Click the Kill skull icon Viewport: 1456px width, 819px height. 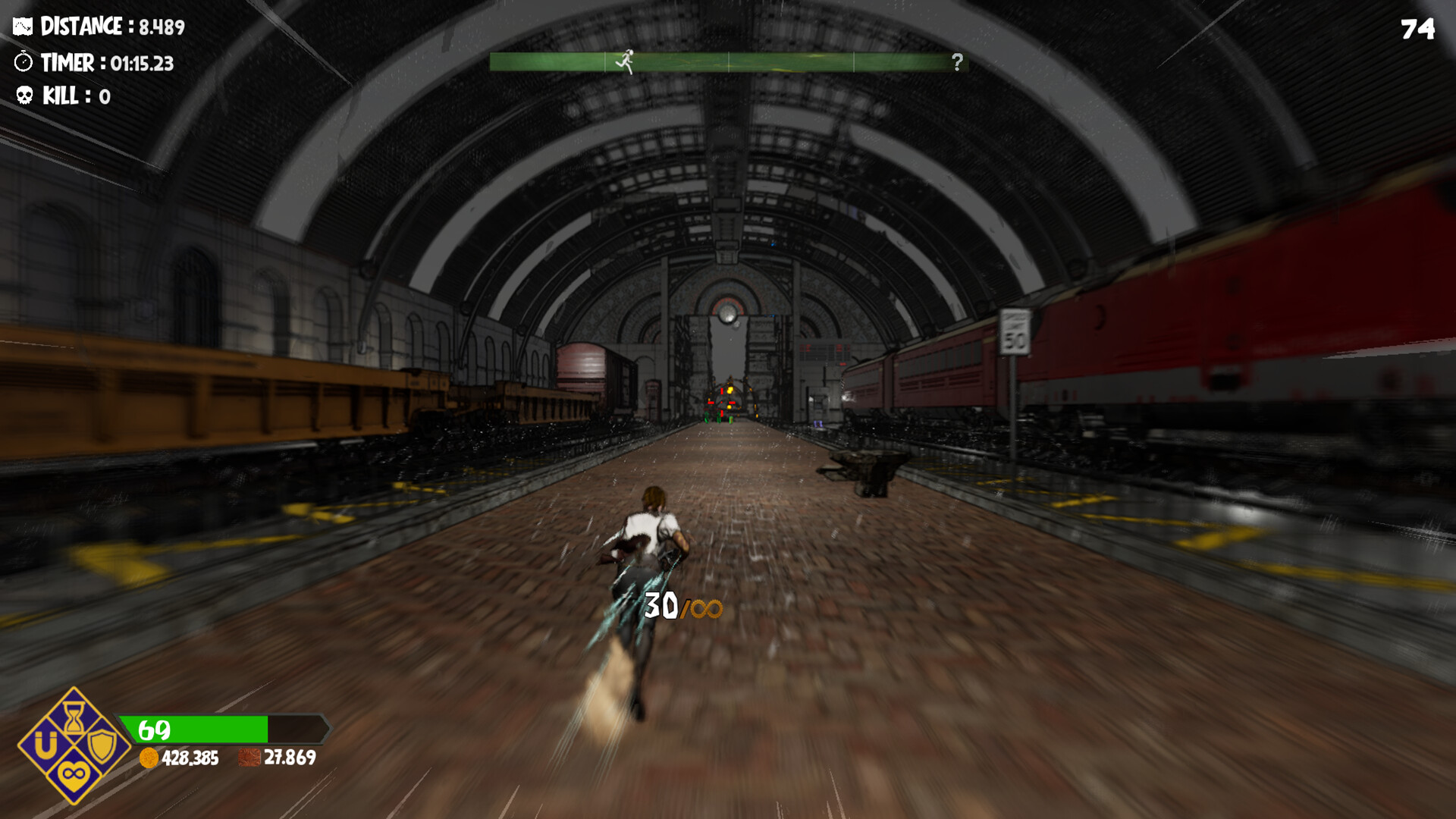coord(23,96)
